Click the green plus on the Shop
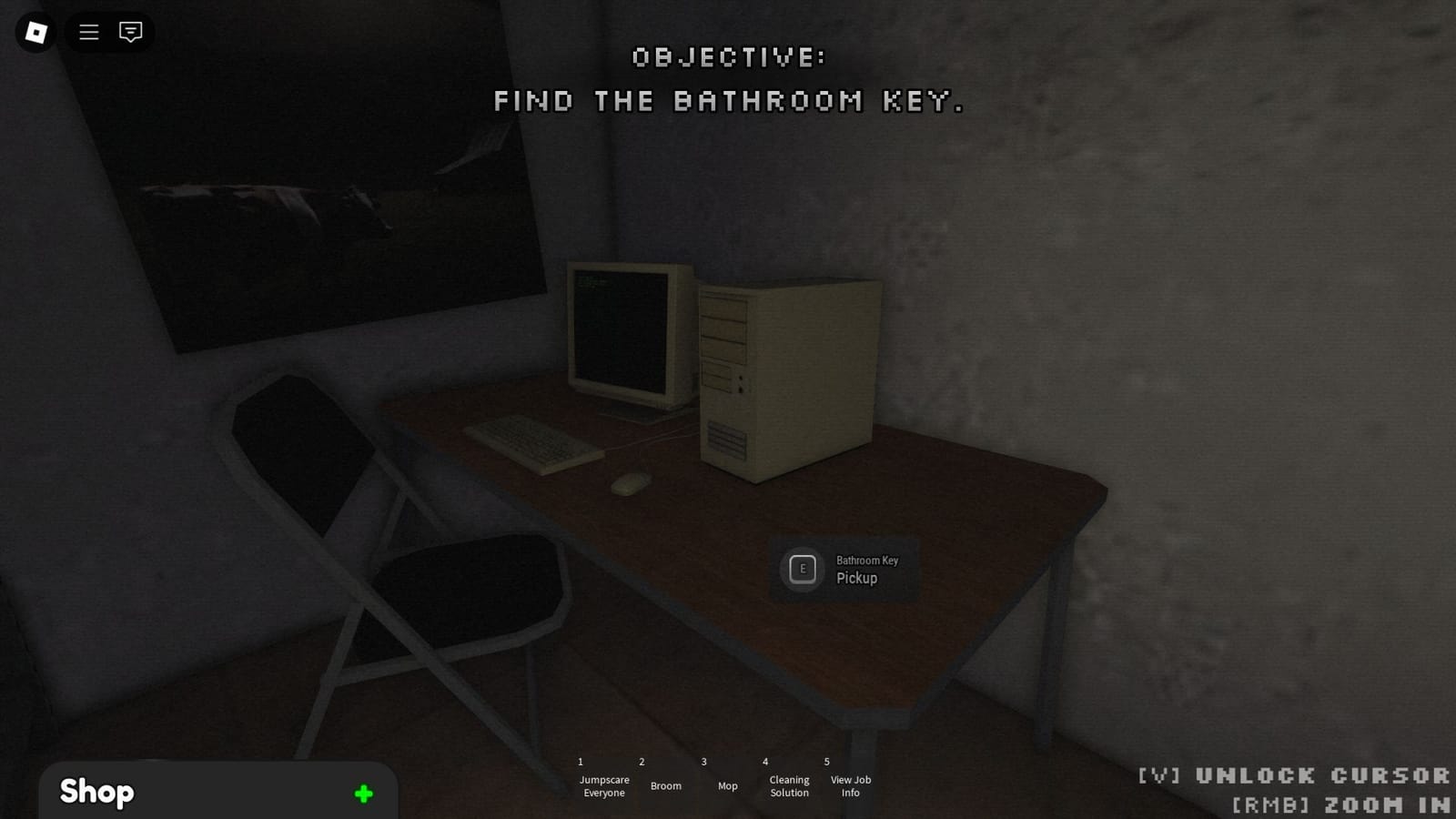The width and height of the screenshot is (1456, 819). point(363,793)
